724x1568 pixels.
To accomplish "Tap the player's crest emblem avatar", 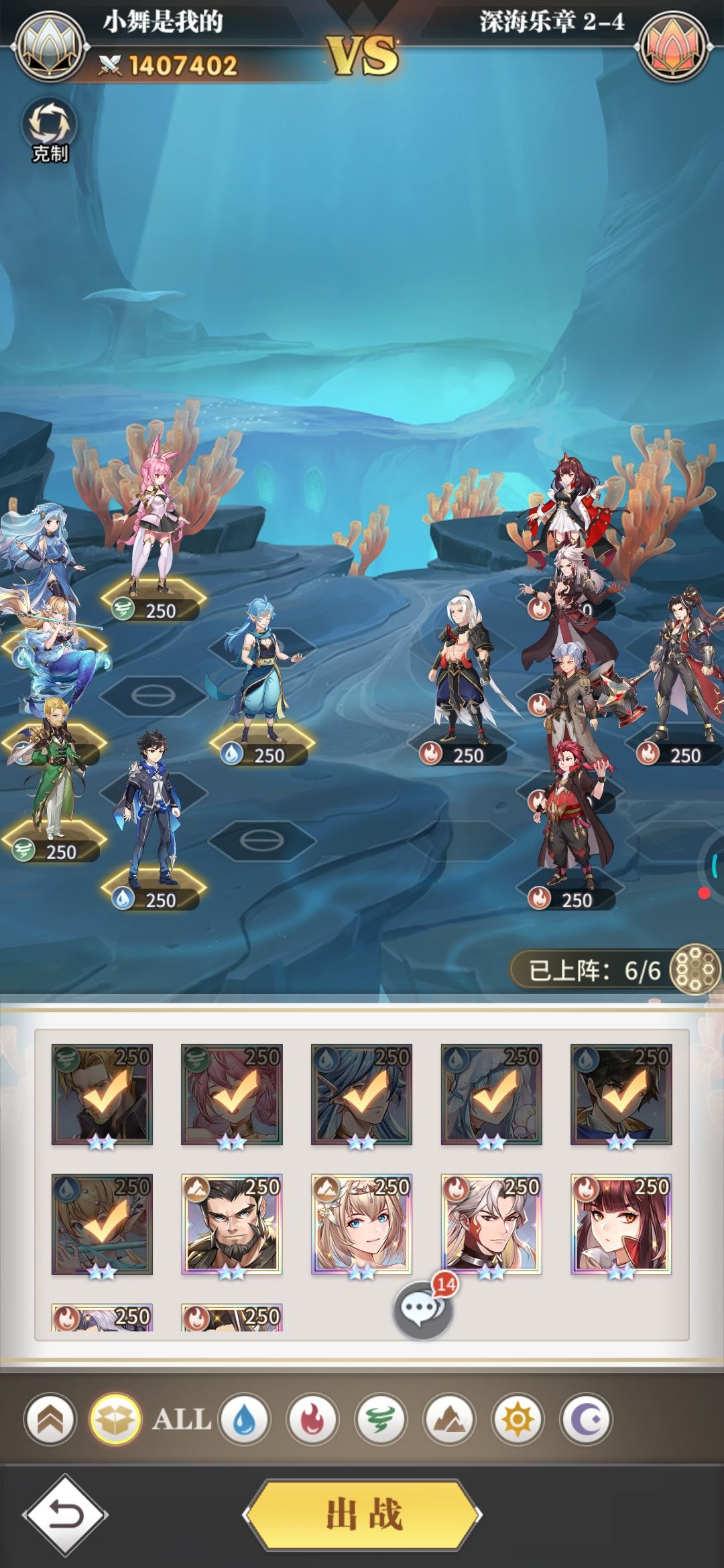I will point(52,47).
